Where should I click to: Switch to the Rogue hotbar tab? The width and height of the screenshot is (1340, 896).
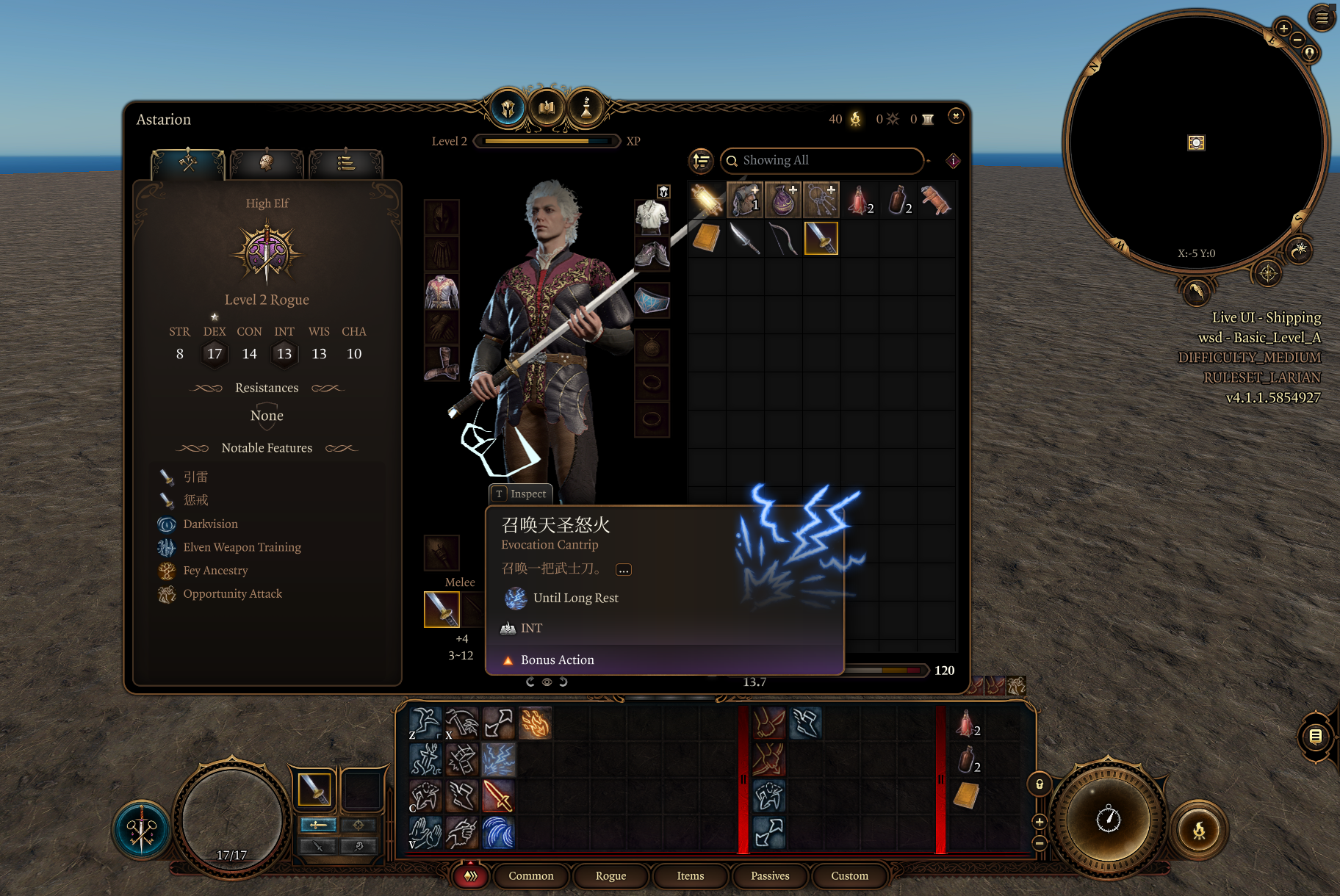coord(610,875)
